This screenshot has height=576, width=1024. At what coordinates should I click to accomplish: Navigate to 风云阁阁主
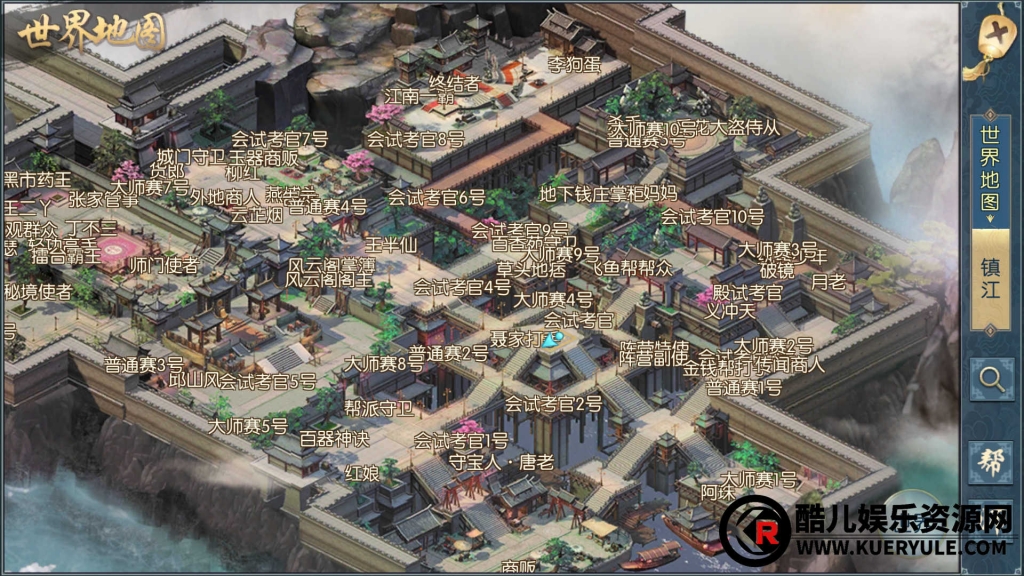(x=330, y=280)
